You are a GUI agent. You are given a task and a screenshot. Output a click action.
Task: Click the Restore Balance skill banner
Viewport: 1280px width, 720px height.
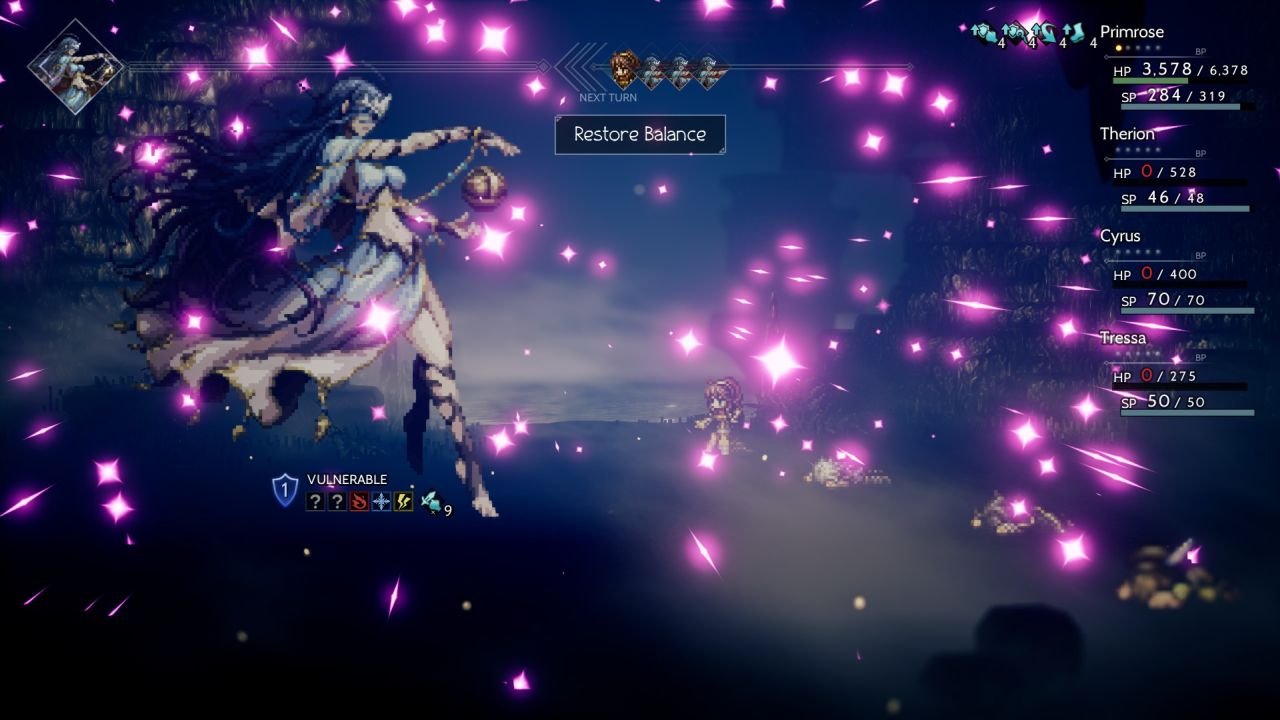[640, 134]
